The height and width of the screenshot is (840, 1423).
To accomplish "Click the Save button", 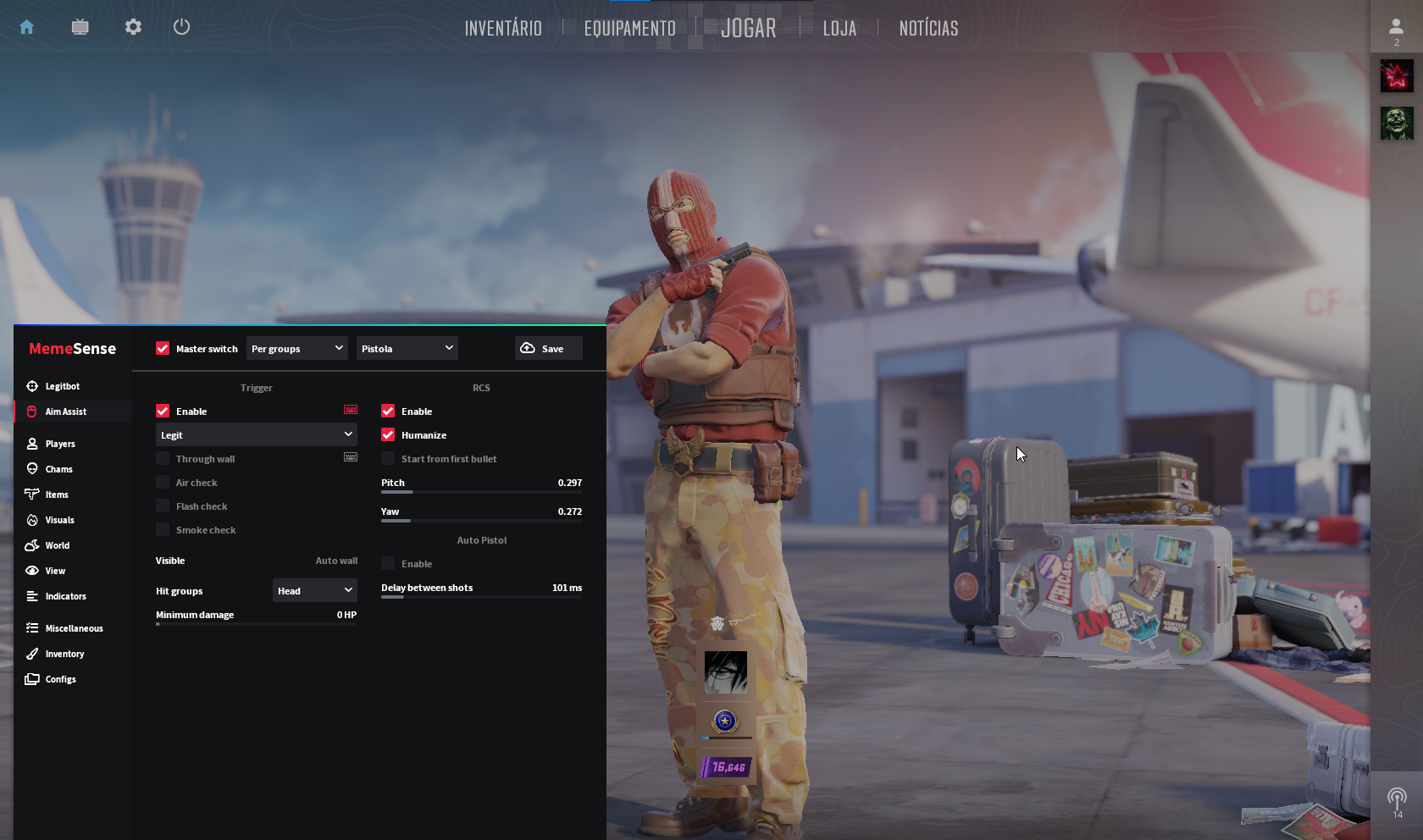I will tap(548, 348).
